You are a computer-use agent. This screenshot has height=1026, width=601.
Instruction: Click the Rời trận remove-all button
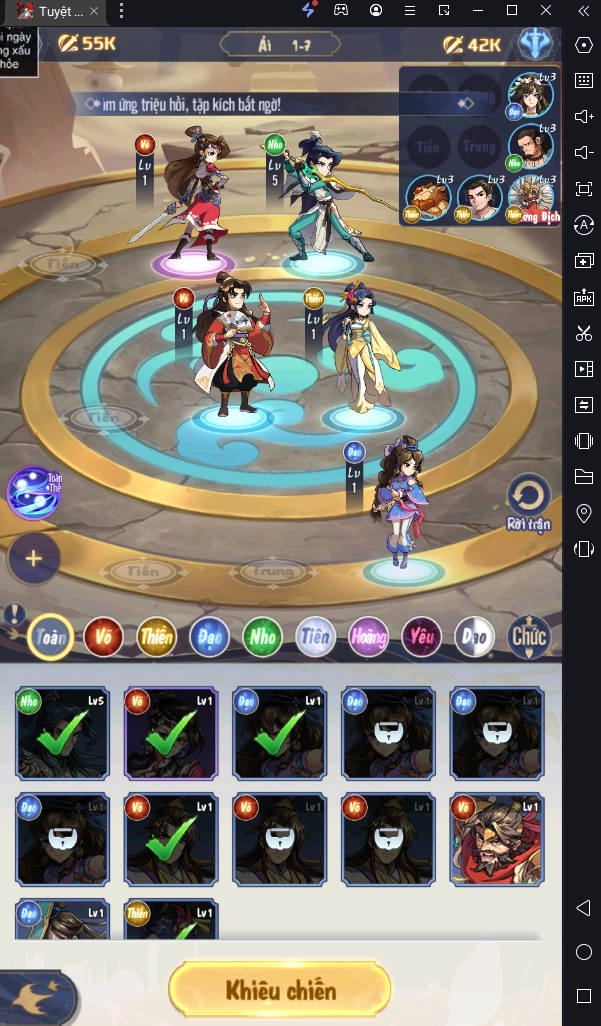528,500
